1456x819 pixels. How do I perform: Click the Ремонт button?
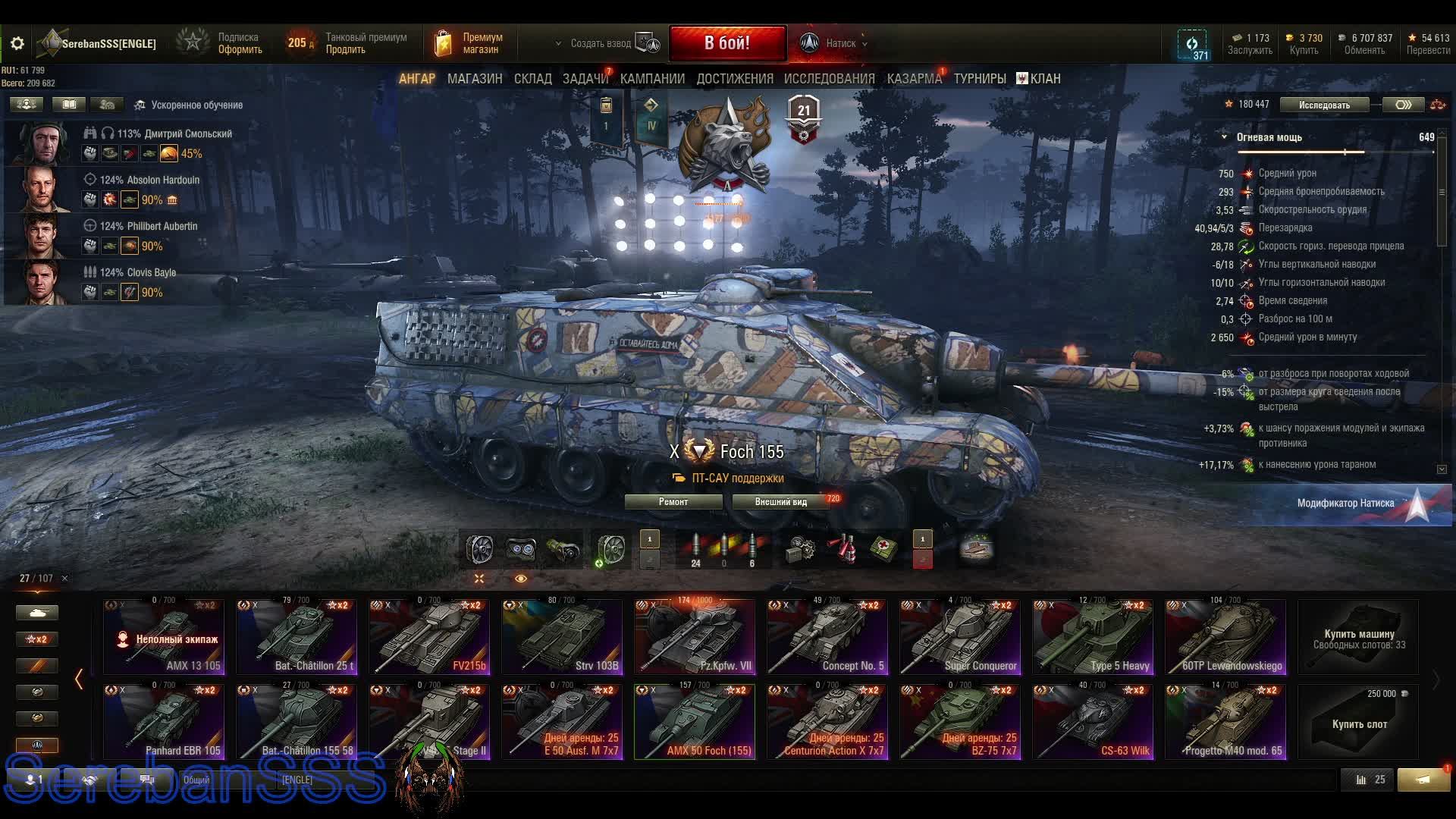[673, 502]
